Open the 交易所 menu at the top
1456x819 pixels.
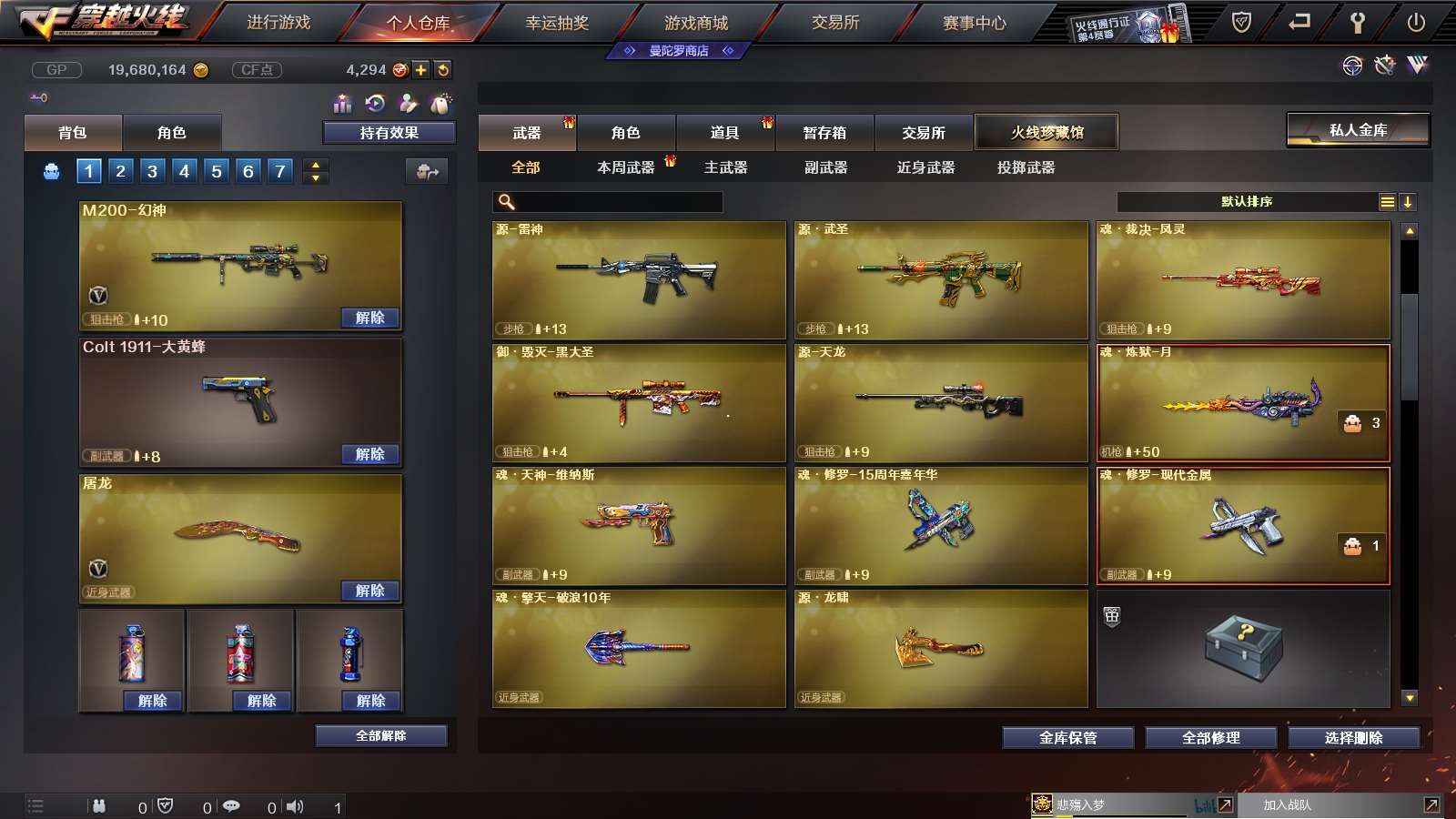pos(834,24)
